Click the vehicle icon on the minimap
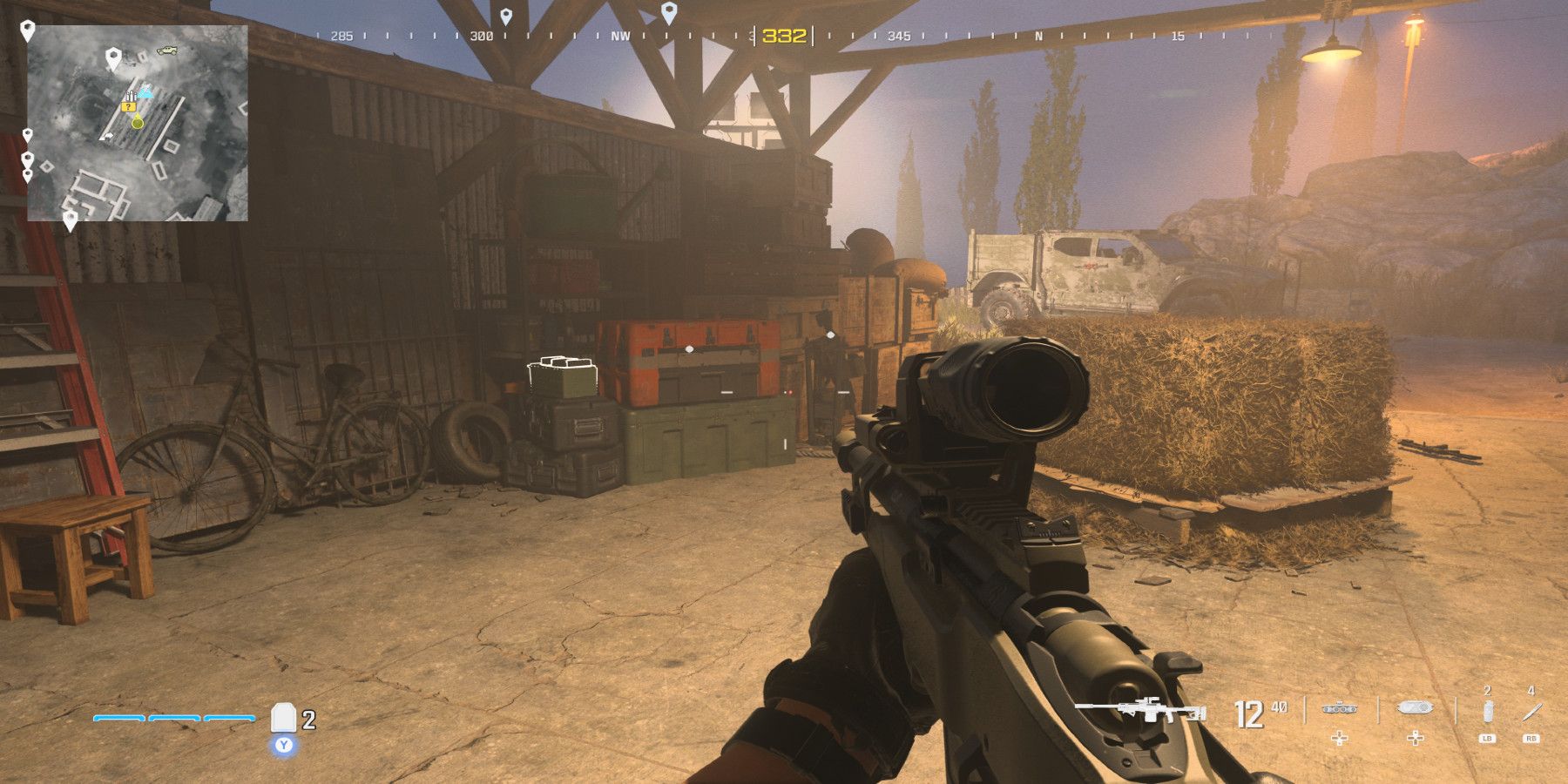Viewport: 1568px width, 784px height. click(x=166, y=51)
